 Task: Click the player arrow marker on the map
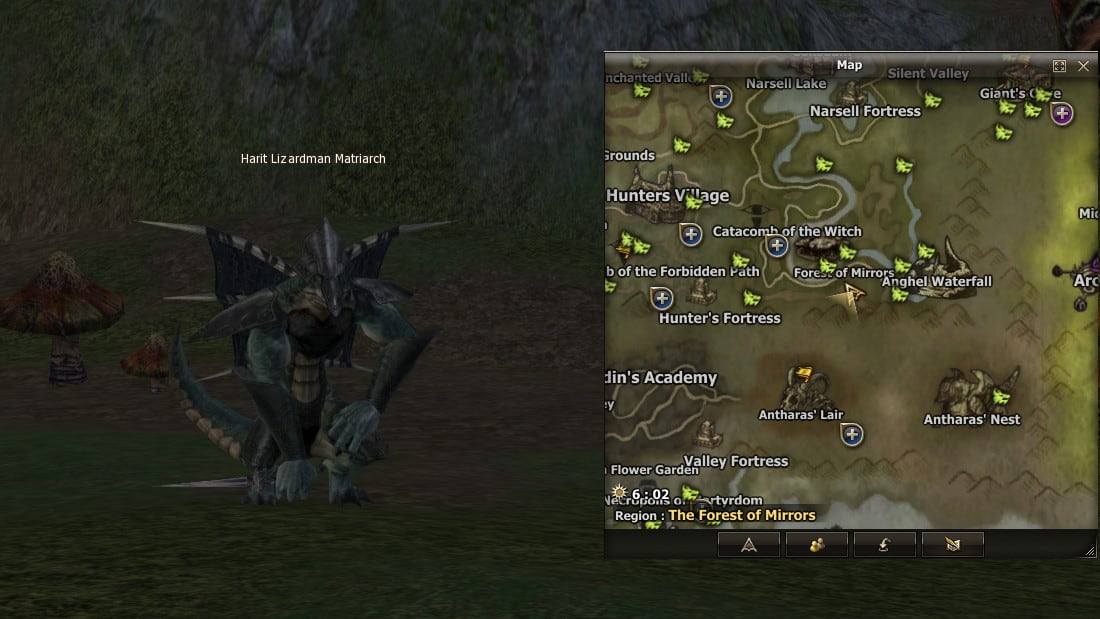853,294
